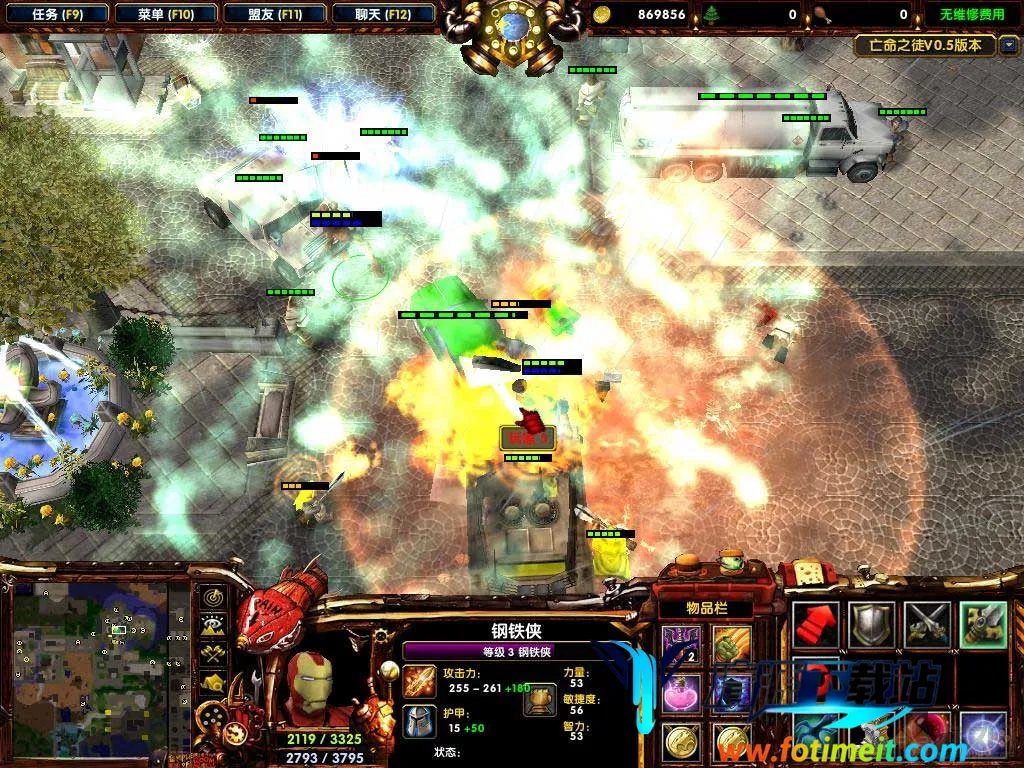Viewport: 1024px width, 768px height.
Task: Activate the red arrow move command
Action: coord(815,624)
